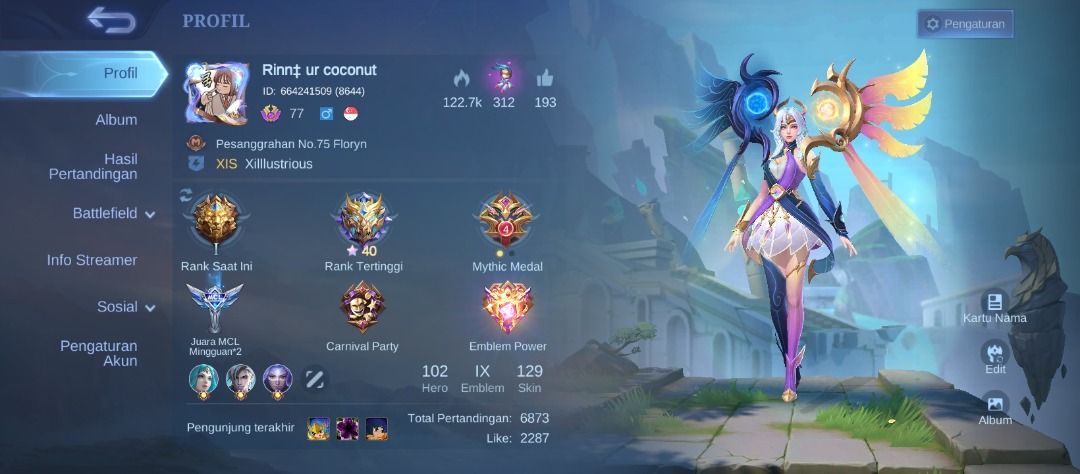
Task: Tap the flame popularity icon
Action: pos(461,78)
